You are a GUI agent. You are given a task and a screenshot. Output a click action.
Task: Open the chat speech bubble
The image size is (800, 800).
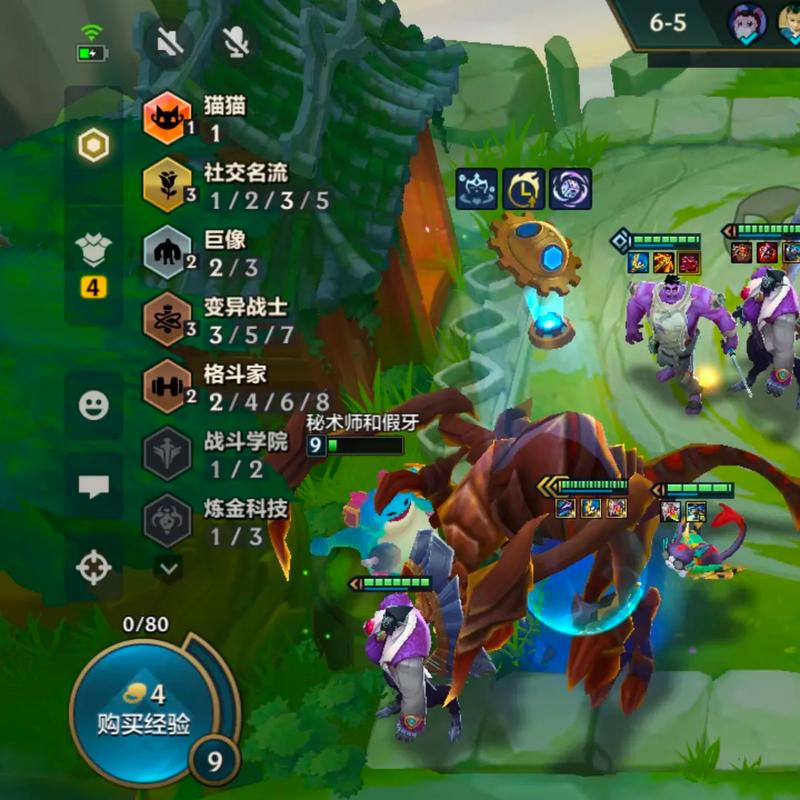(93, 486)
